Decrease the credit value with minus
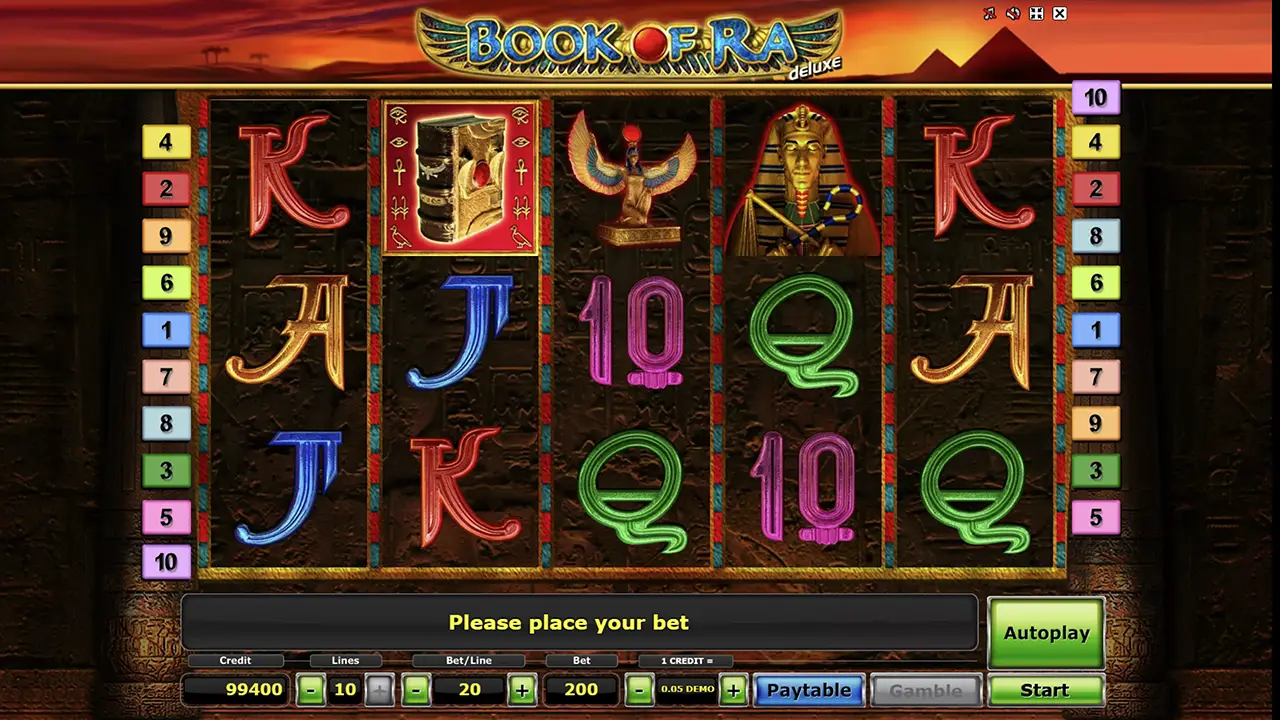 pyautogui.click(x=640, y=690)
